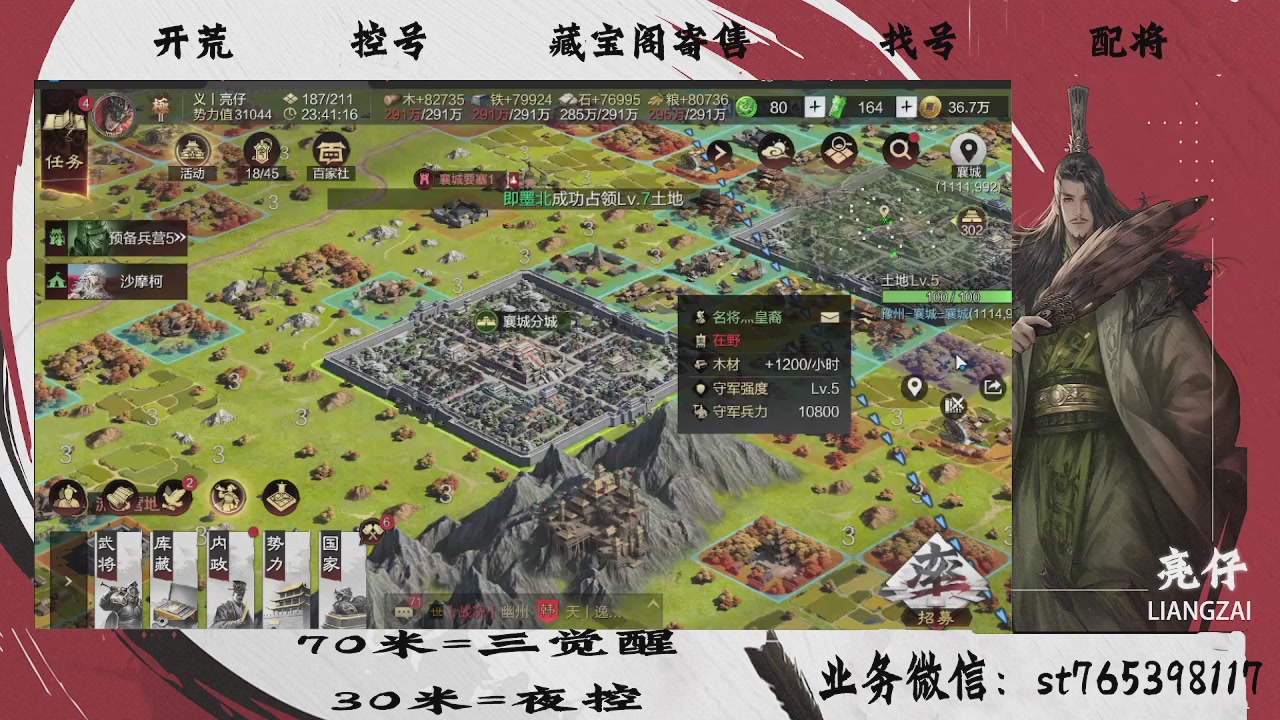Viewport: 1280px width, 720px height.
Task: Toggle the crossed-out broadcast icon on the map
Action: point(955,403)
